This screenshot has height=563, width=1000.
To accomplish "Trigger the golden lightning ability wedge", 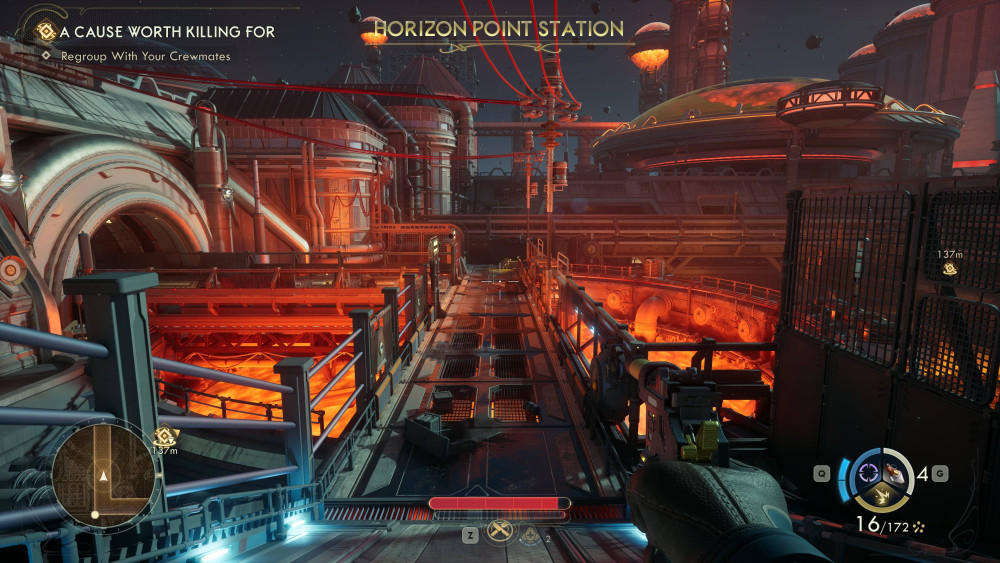I will point(881,497).
